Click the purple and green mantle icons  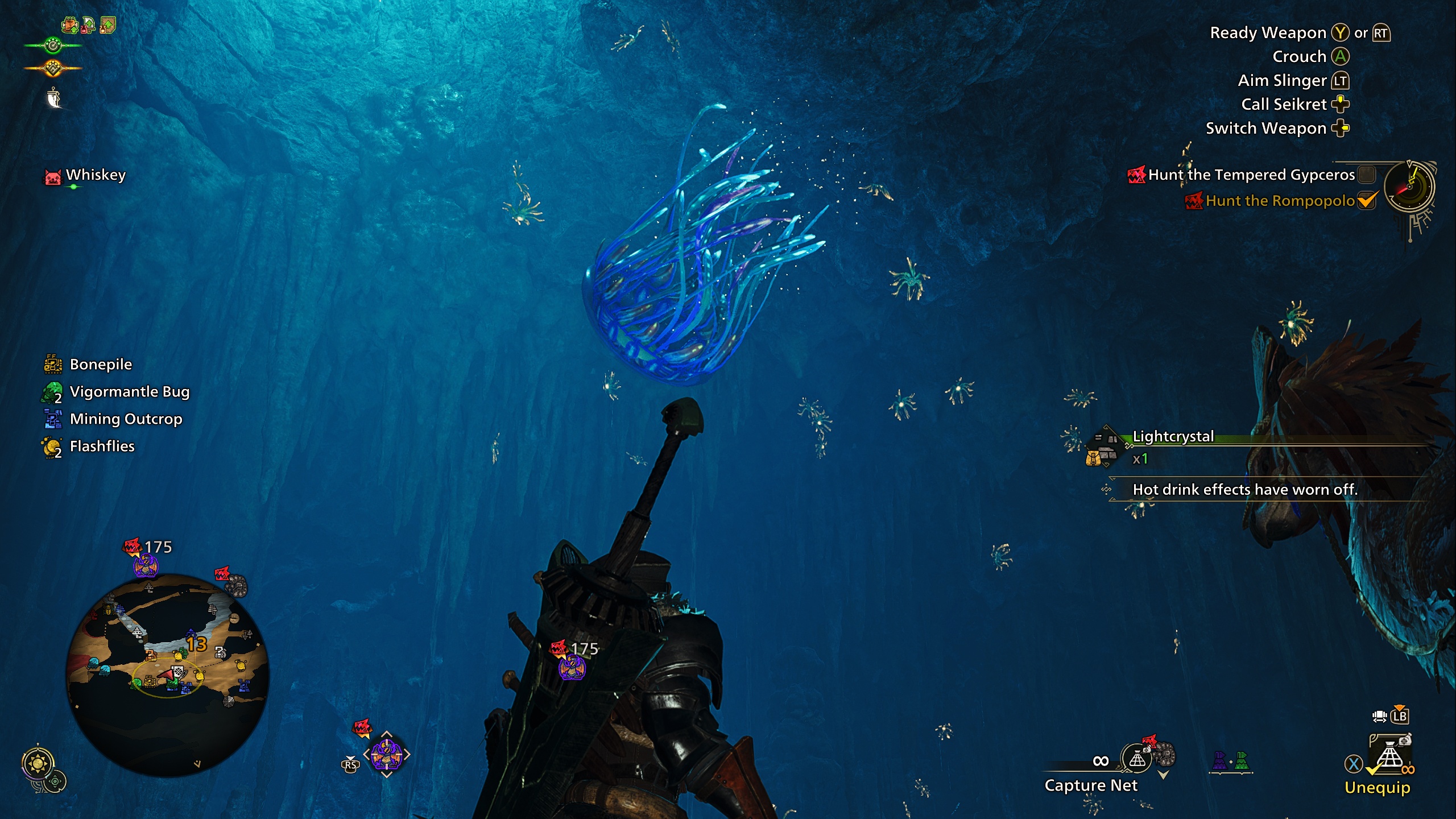(1231, 761)
